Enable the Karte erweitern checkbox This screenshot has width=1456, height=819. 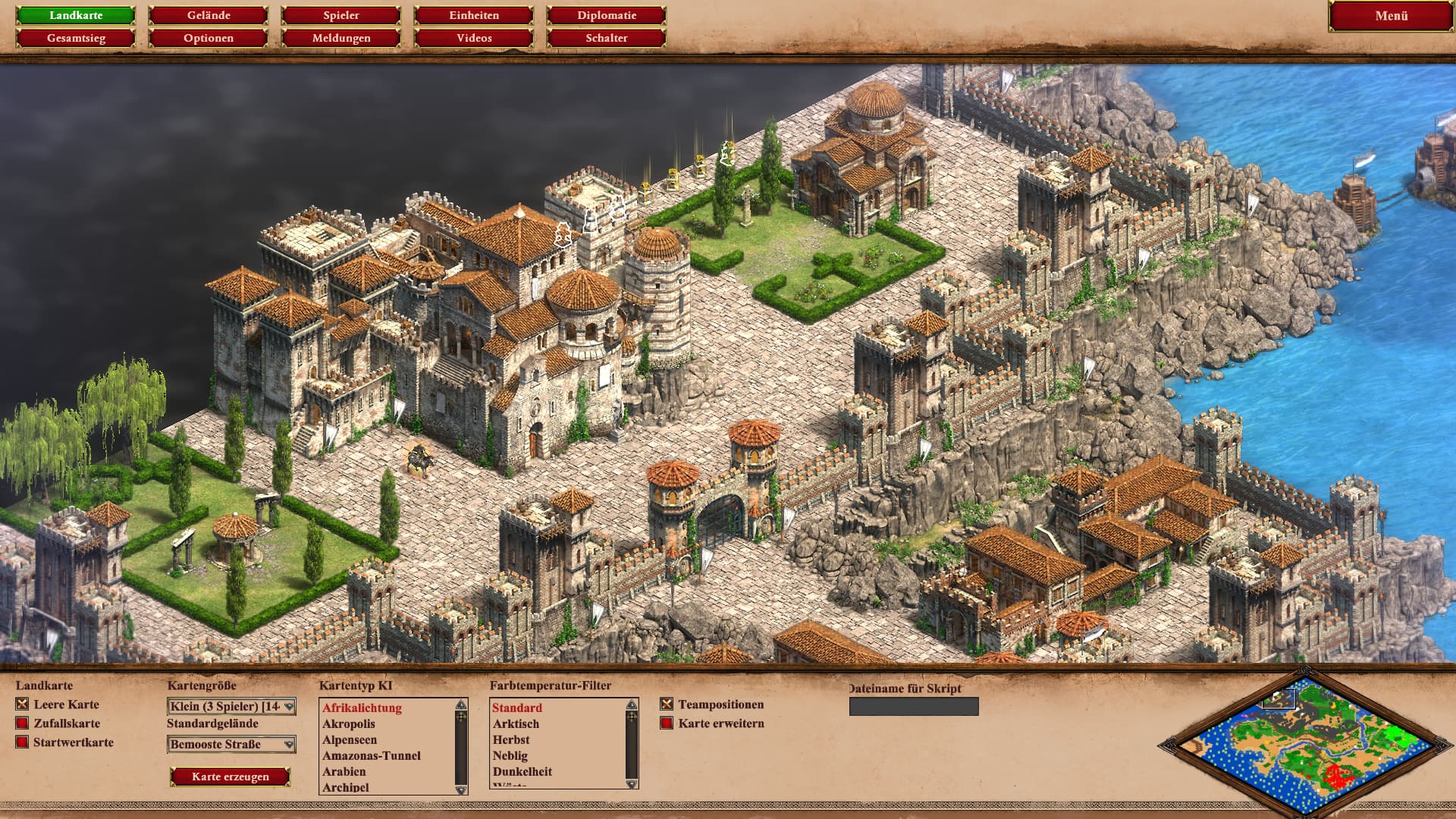pyautogui.click(x=667, y=723)
